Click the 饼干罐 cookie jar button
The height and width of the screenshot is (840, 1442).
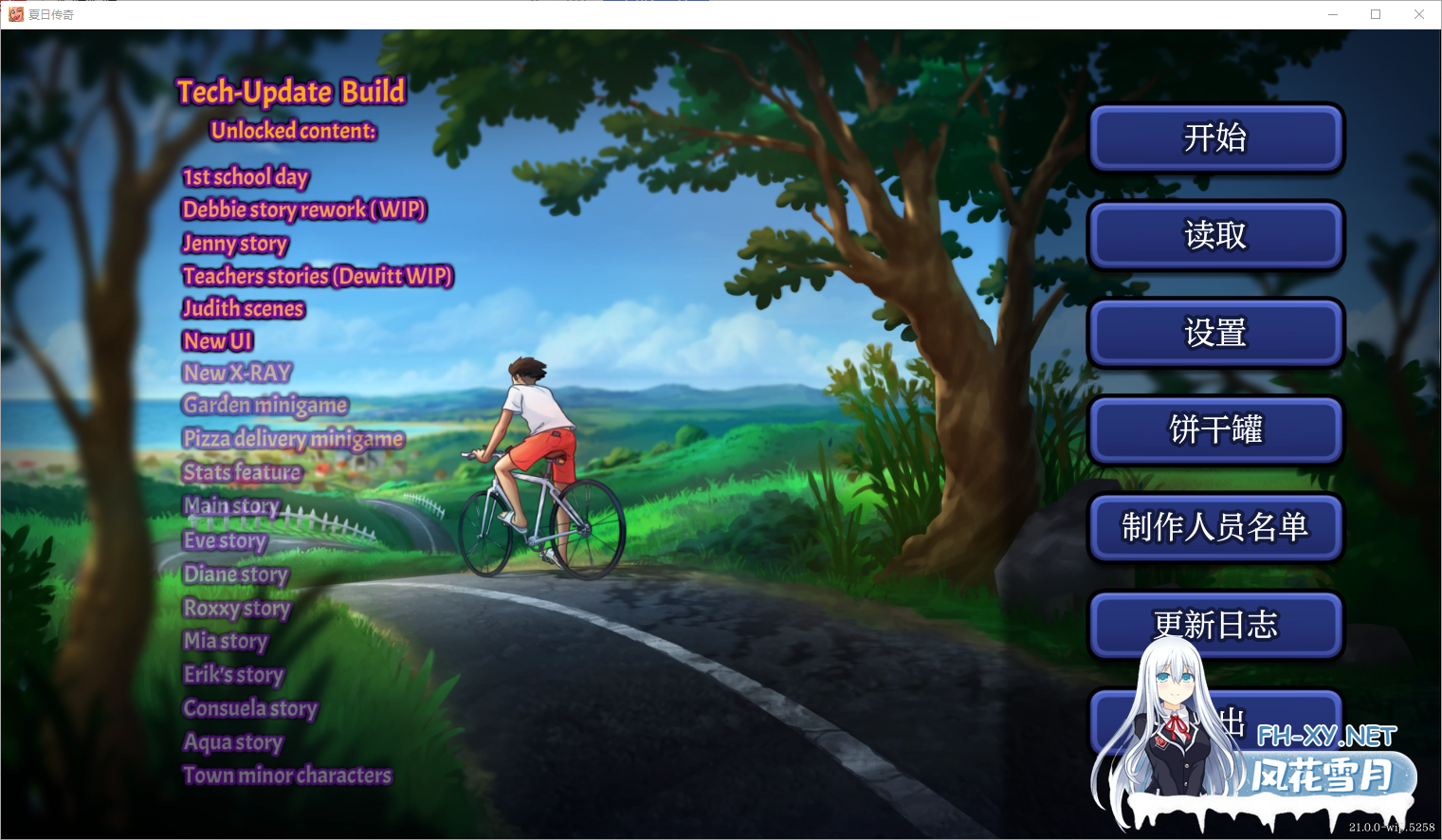coord(1216,430)
